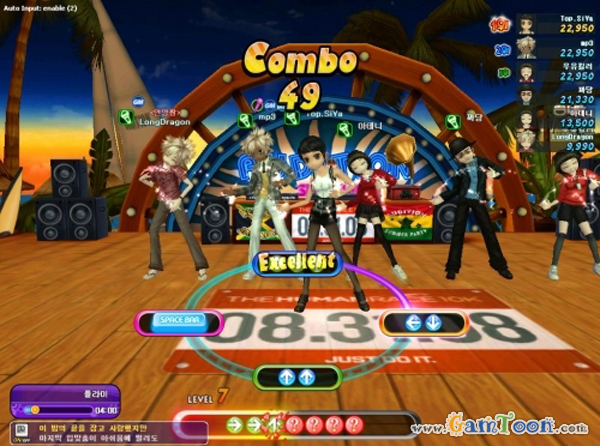Click the song progress bar
This screenshot has height=446, width=600.
coord(59,409)
